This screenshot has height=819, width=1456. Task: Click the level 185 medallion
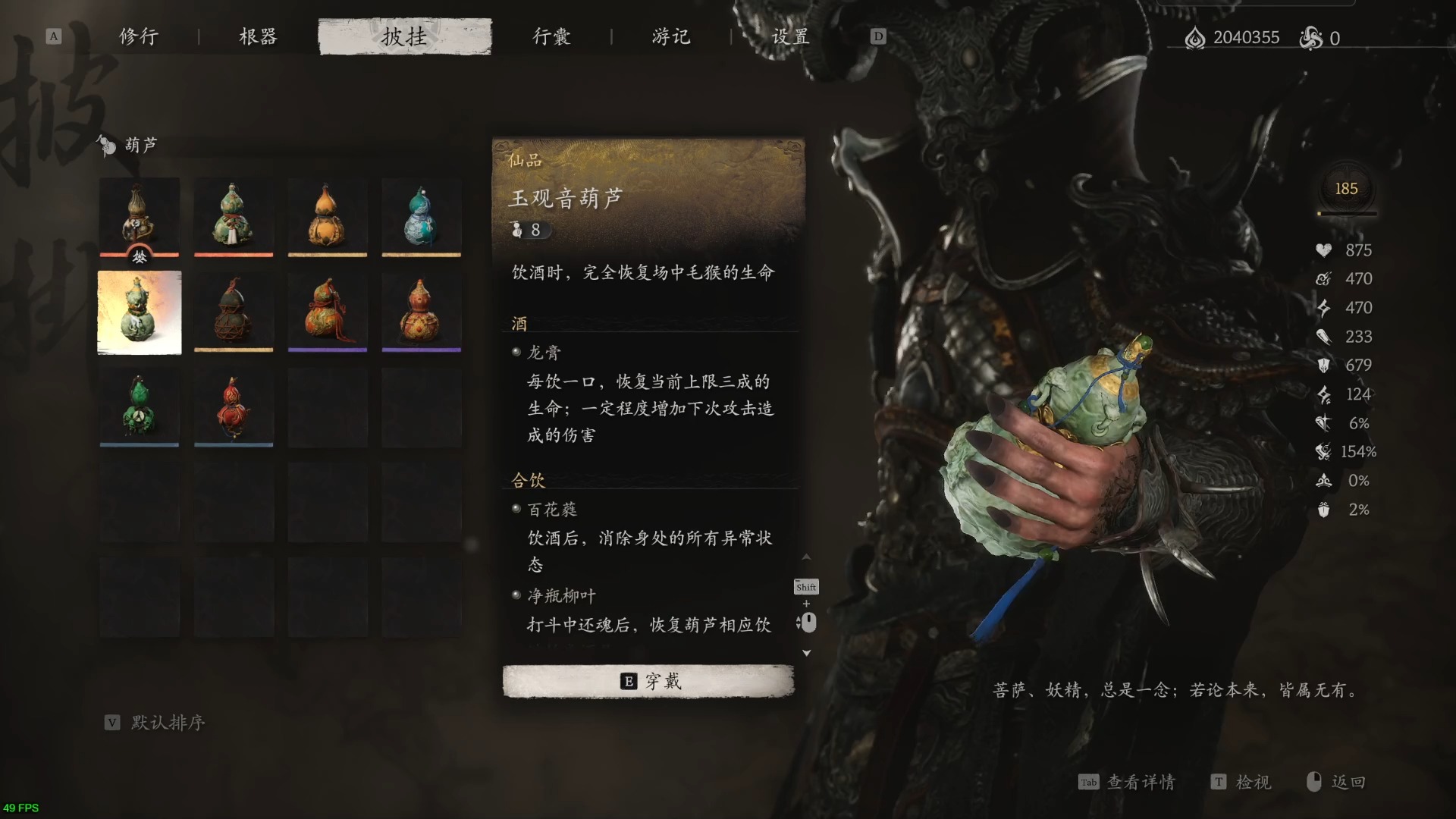[x=1347, y=190]
